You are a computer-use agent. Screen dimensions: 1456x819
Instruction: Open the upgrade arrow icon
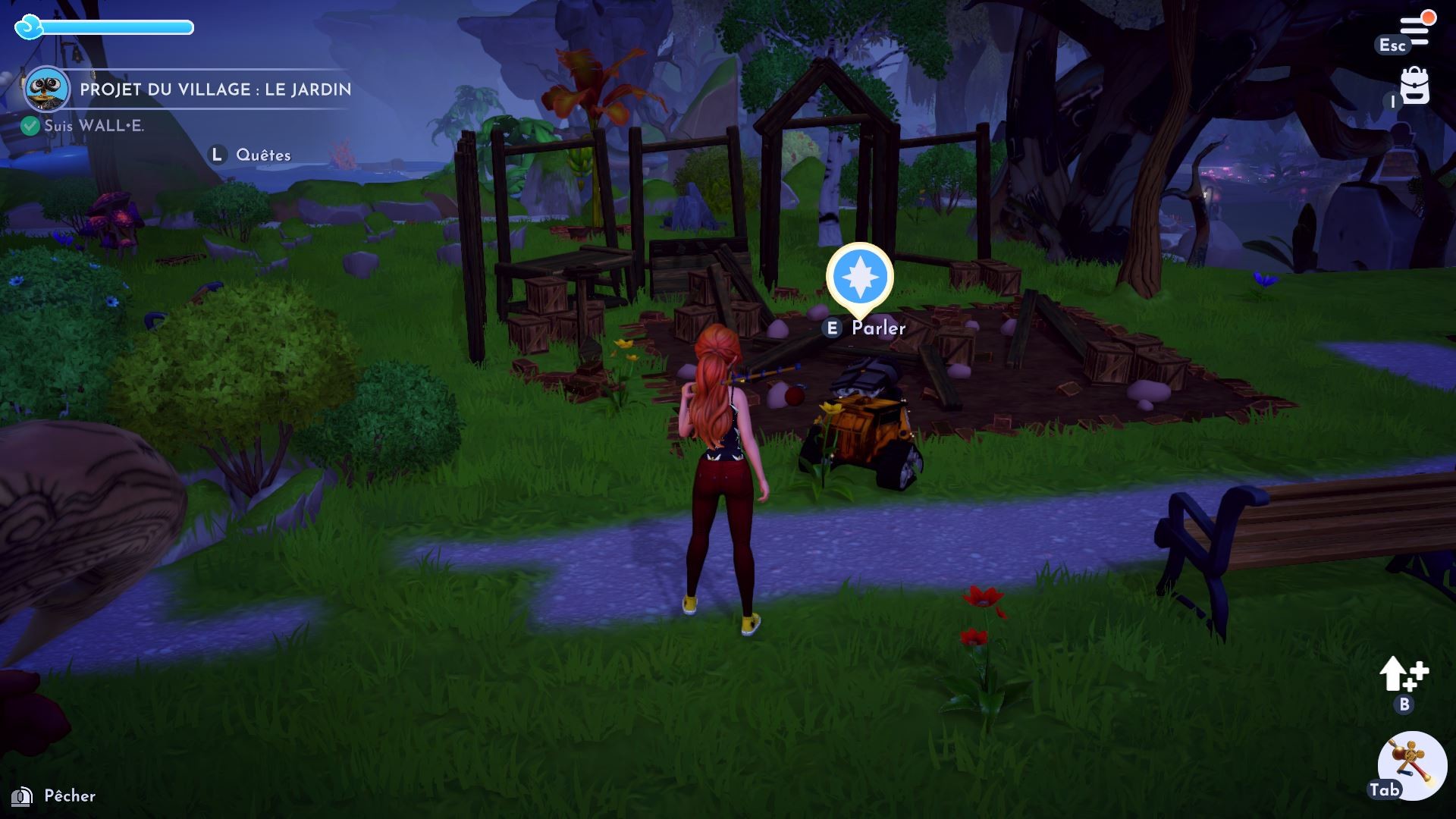click(x=1402, y=673)
